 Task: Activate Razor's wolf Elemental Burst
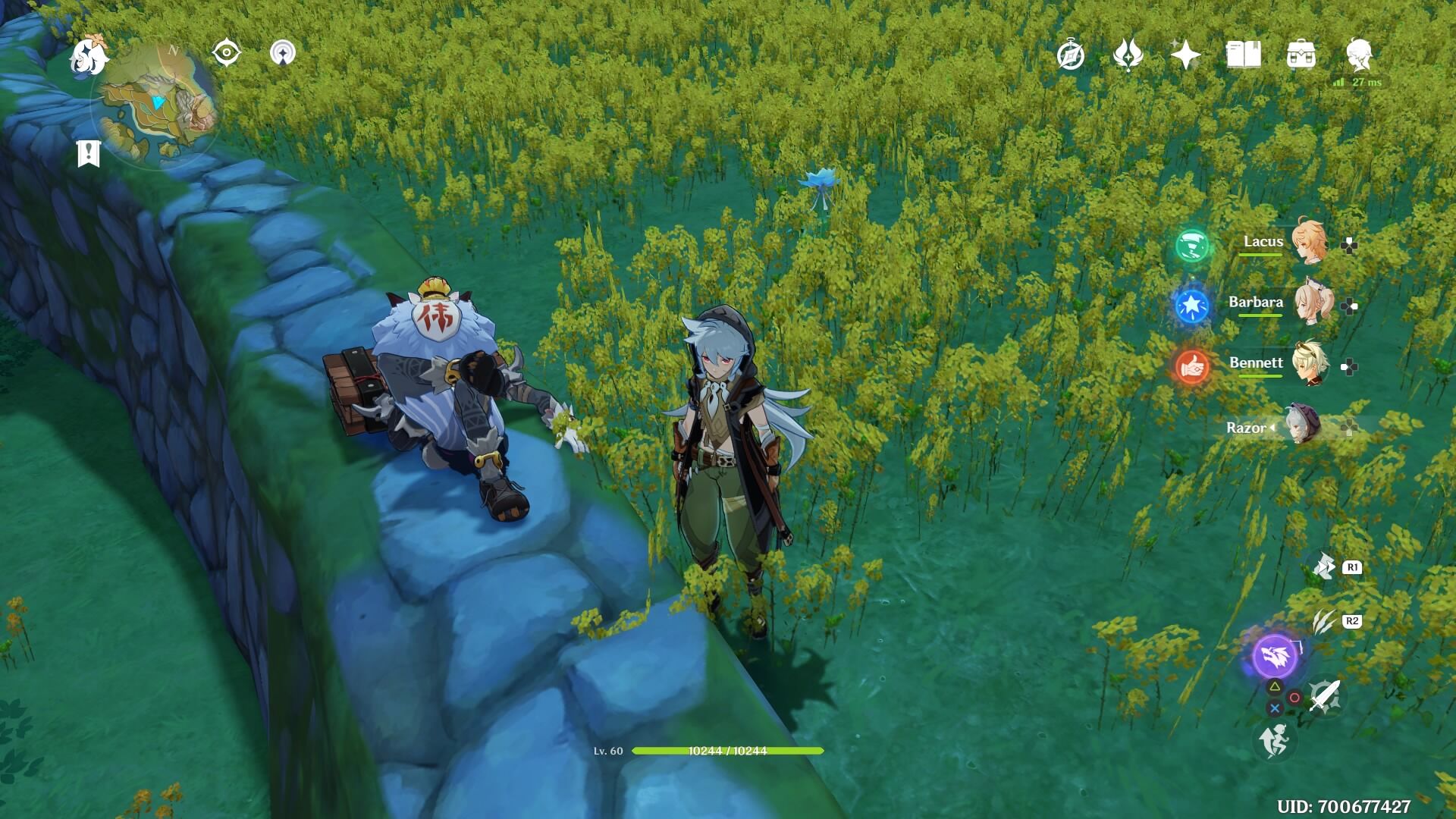(1276, 656)
